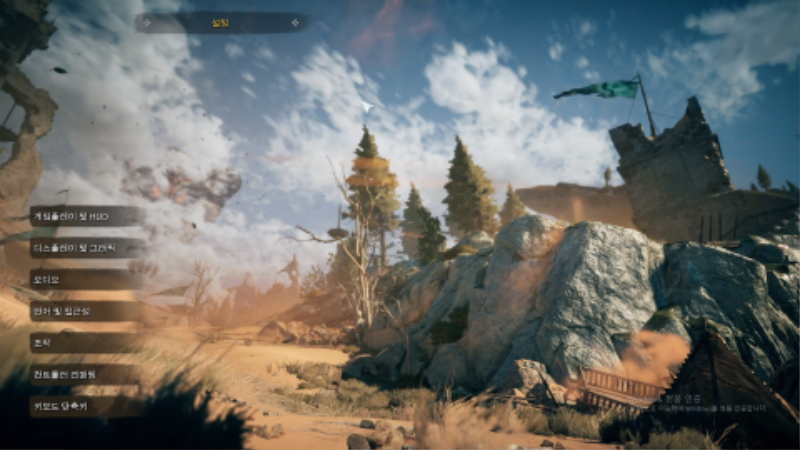The height and width of the screenshot is (450, 800).
Task: Select 디스플레이 및 그래픽 settings entry
Action: 87,247
